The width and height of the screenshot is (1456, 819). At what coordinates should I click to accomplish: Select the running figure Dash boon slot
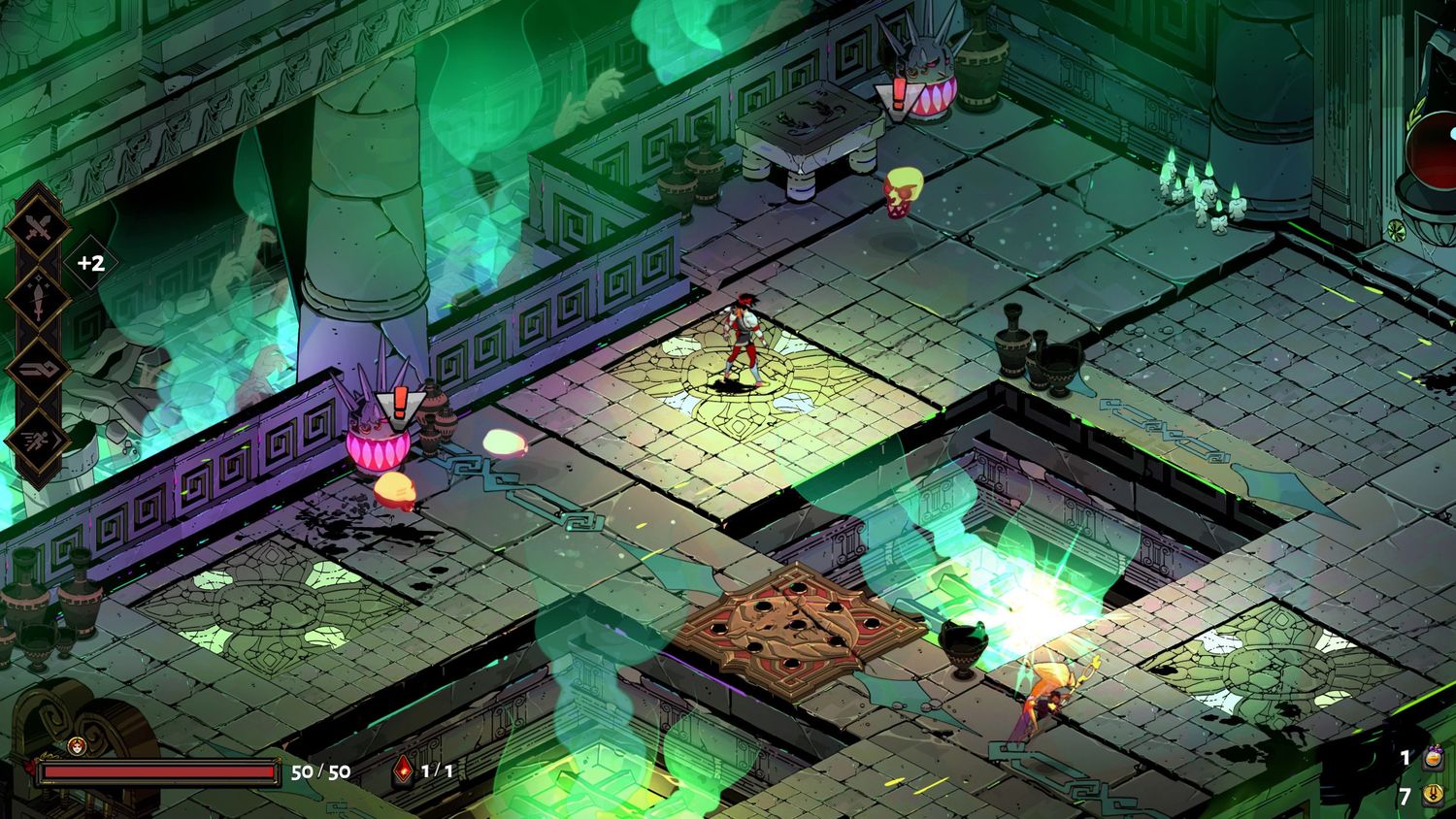(37, 439)
